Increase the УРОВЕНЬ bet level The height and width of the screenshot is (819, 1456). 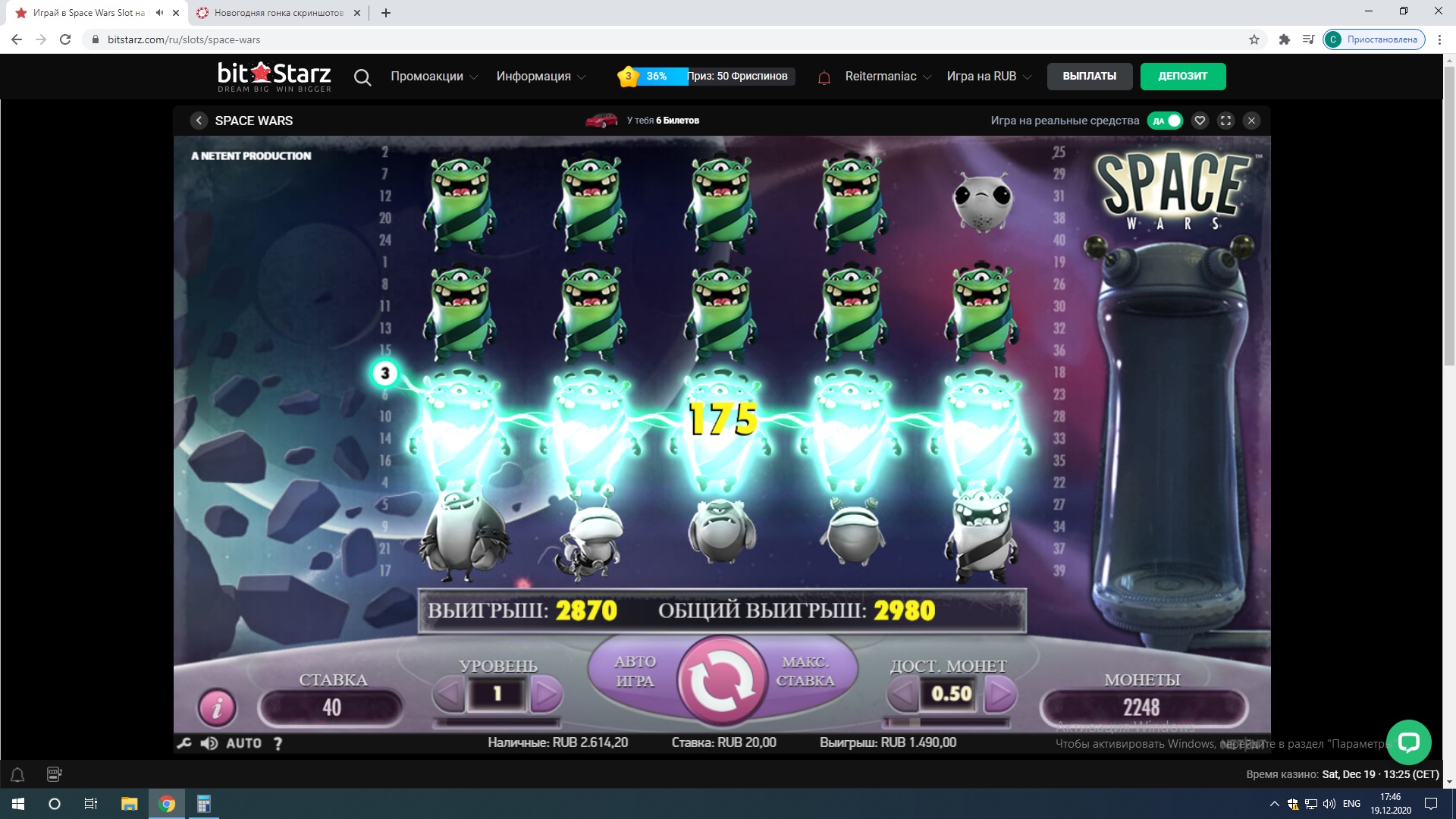[545, 693]
